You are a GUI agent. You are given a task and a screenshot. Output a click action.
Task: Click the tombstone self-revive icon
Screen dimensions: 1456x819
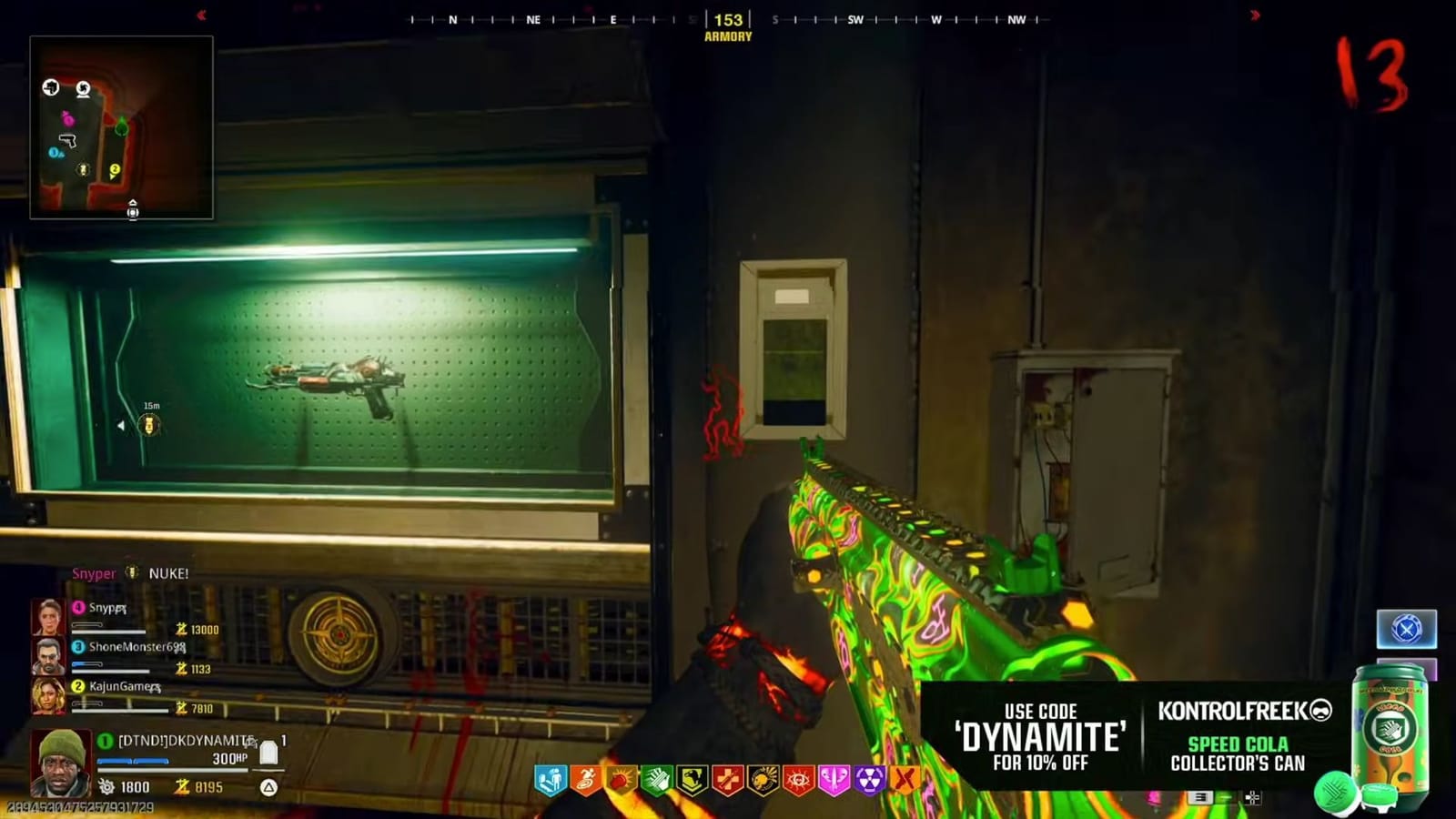point(268,753)
